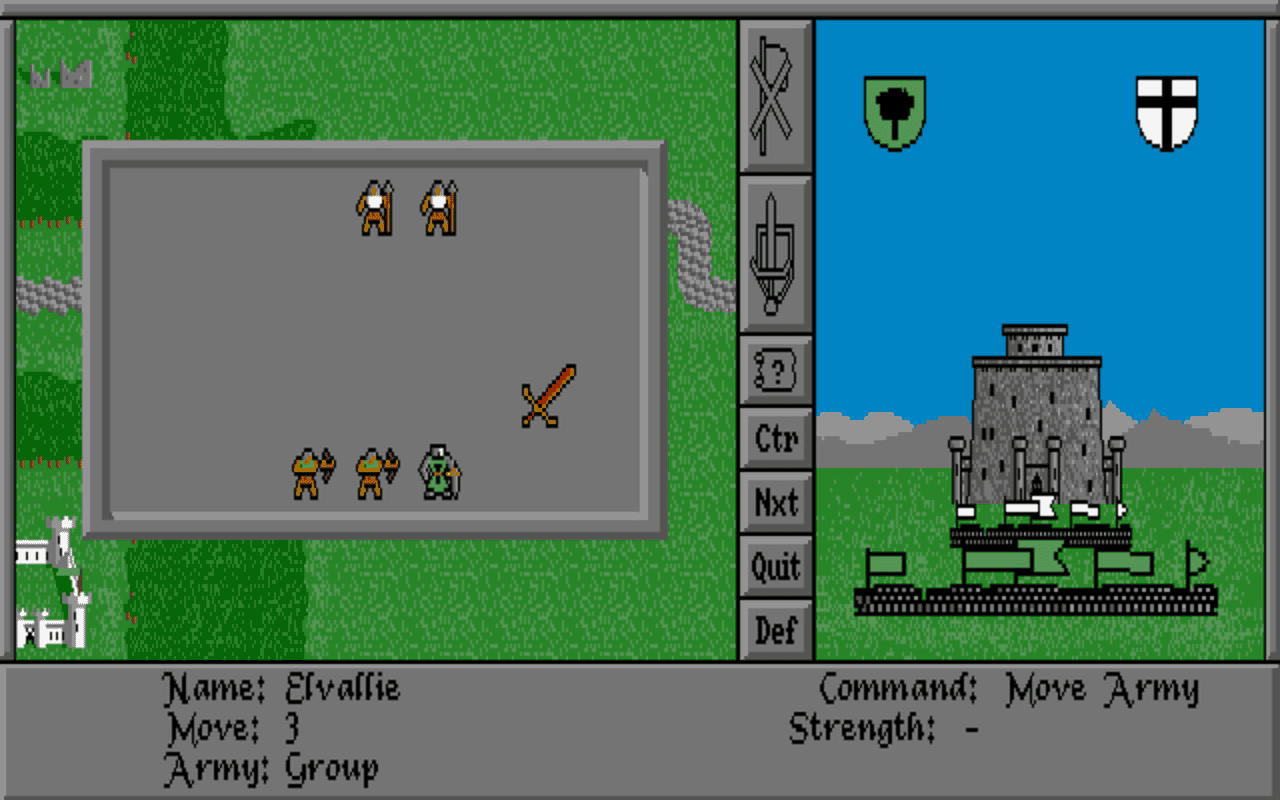Select the green armored unit
This screenshot has width=1280, height=800.
(x=440, y=472)
